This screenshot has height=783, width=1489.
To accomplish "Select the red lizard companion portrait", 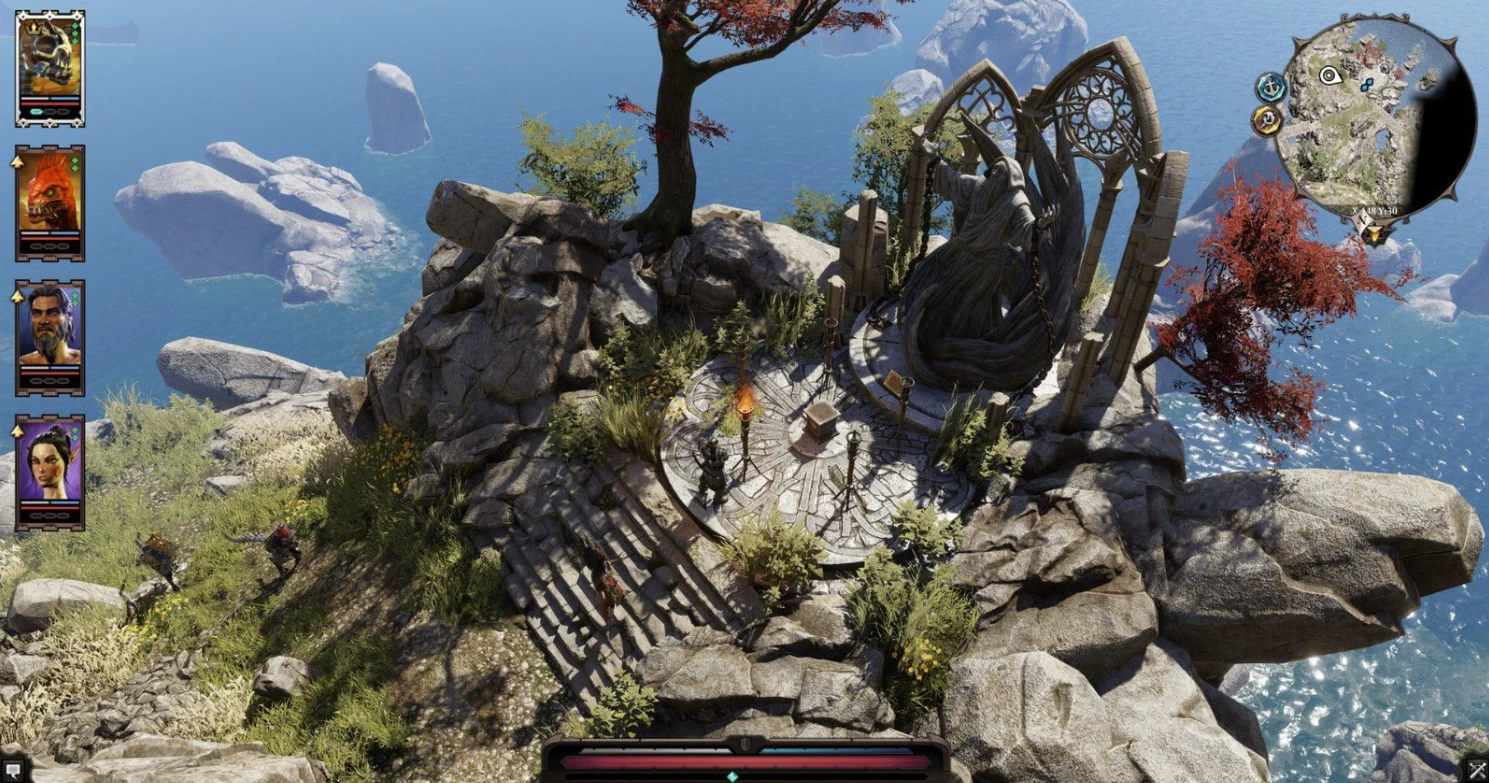I will (x=49, y=195).
